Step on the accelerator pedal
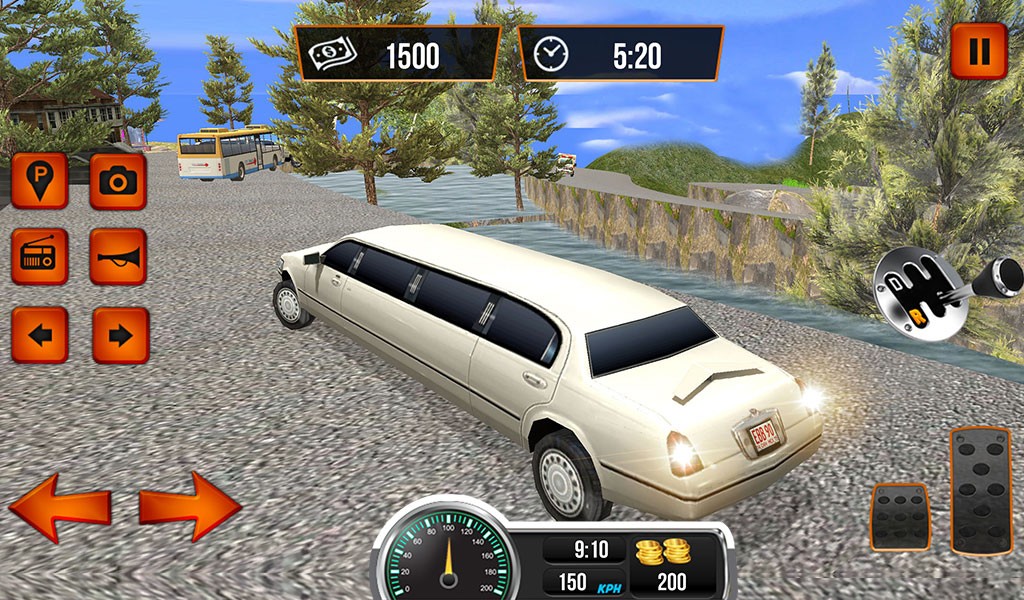 980,490
